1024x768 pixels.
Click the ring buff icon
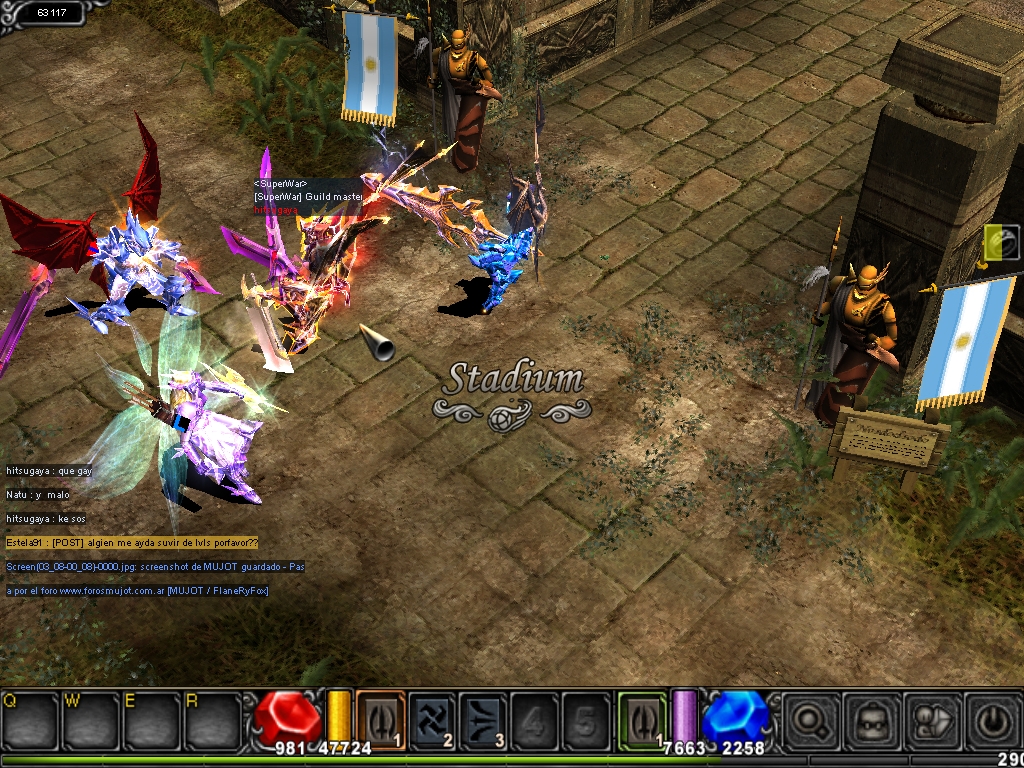[1001, 241]
